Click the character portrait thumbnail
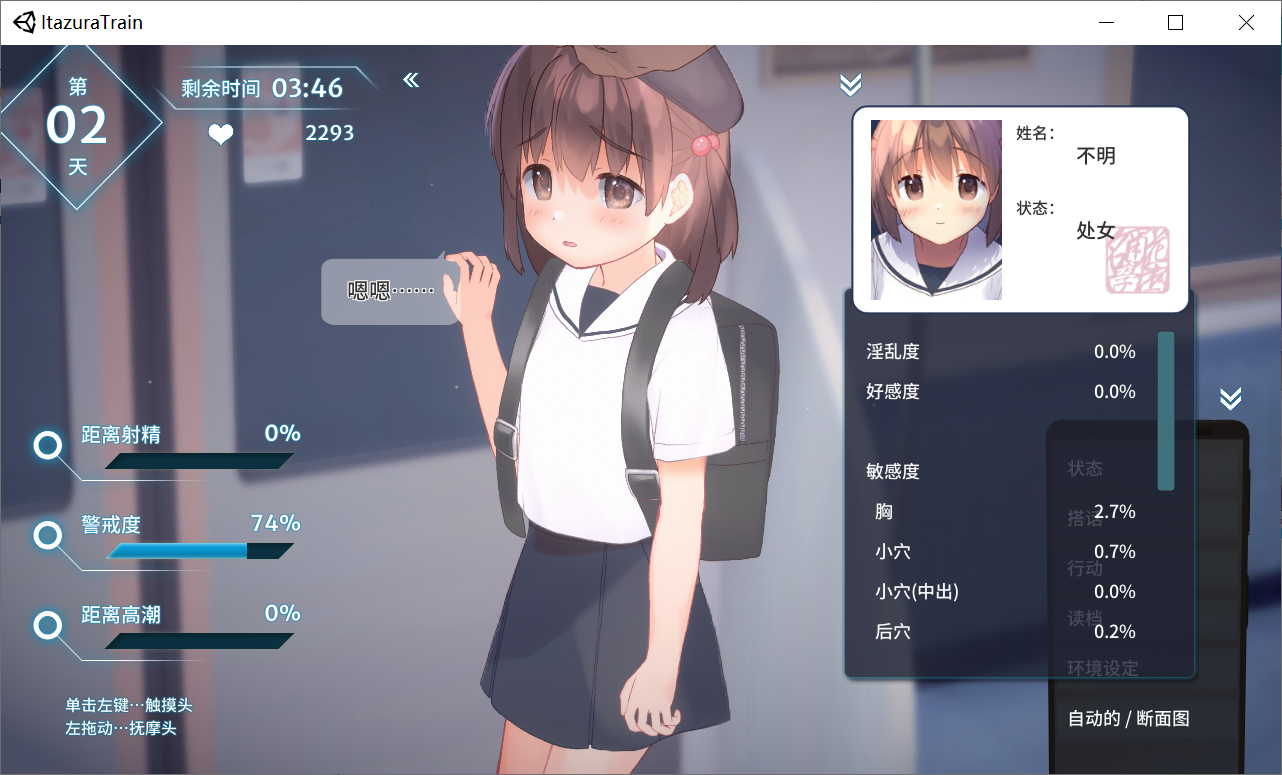Viewport: 1282px width, 775px height. pyautogui.click(x=935, y=209)
